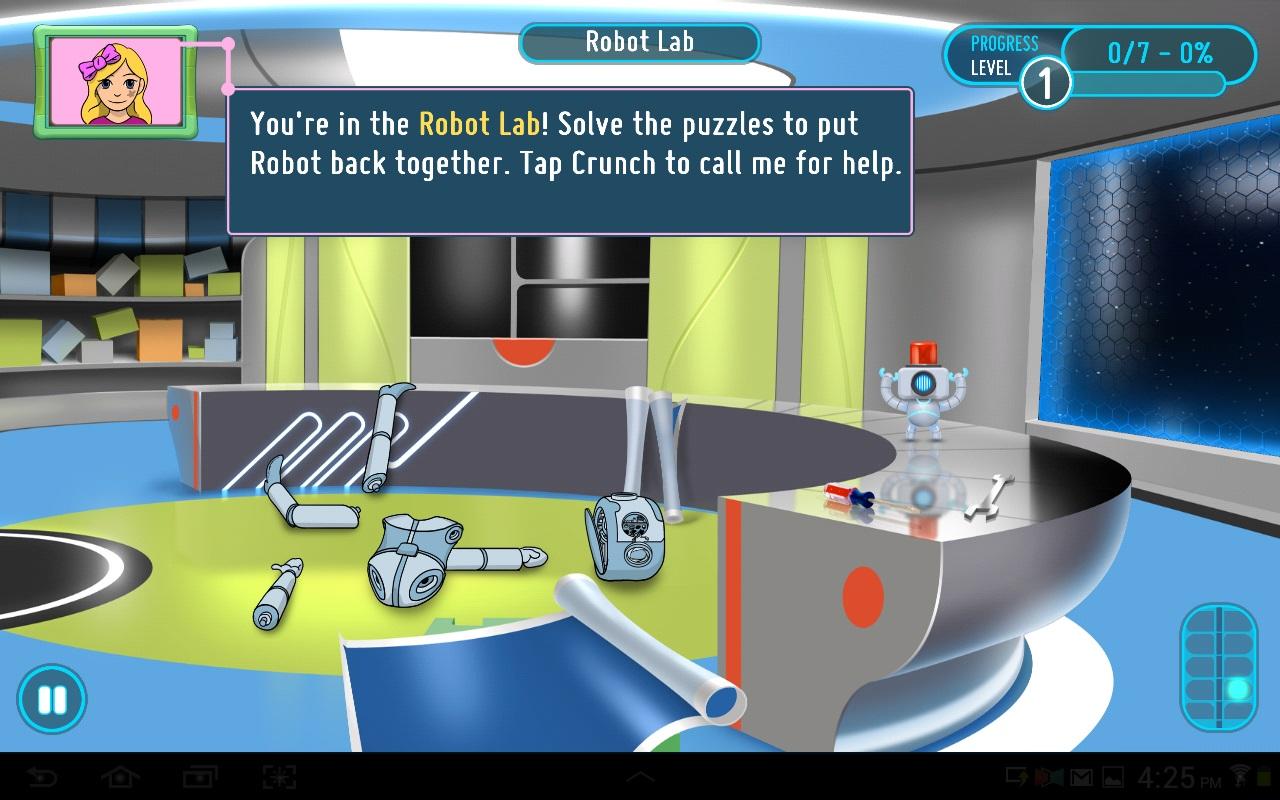Tap the blonde girl's portrait
Viewport: 1280px width, 800px height.
tap(116, 82)
